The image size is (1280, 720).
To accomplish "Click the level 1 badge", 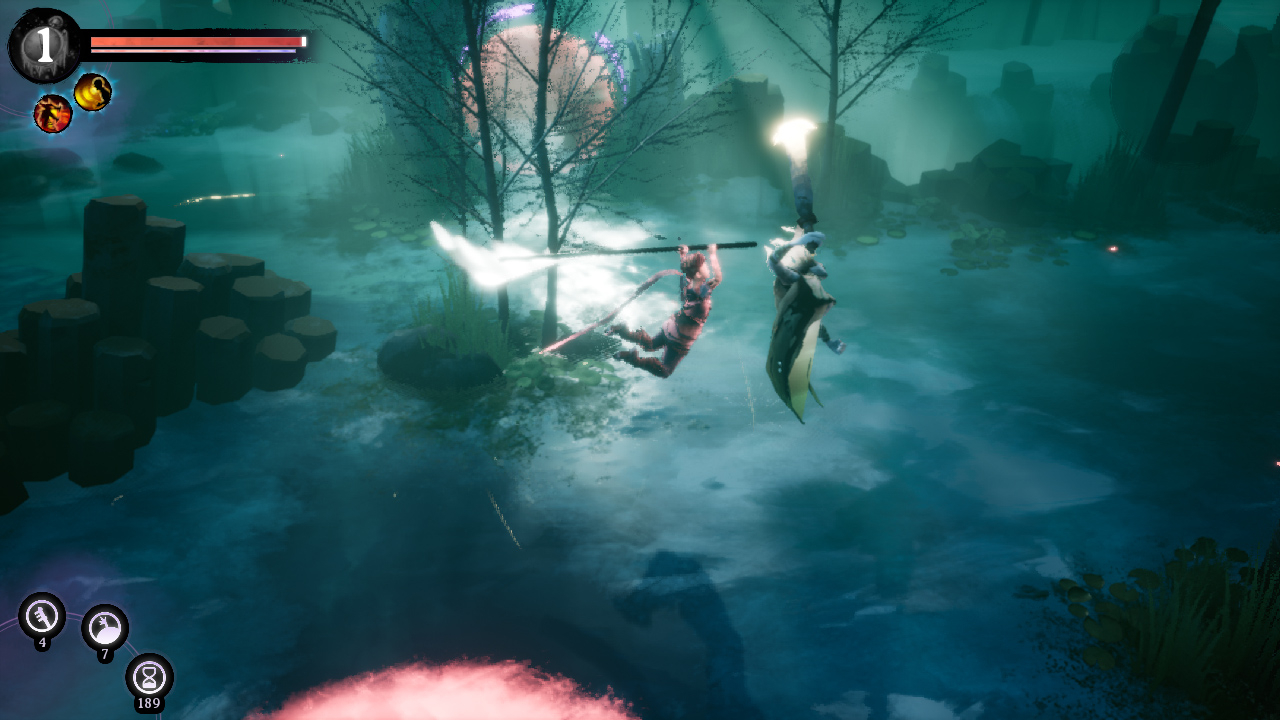I will point(45,46).
